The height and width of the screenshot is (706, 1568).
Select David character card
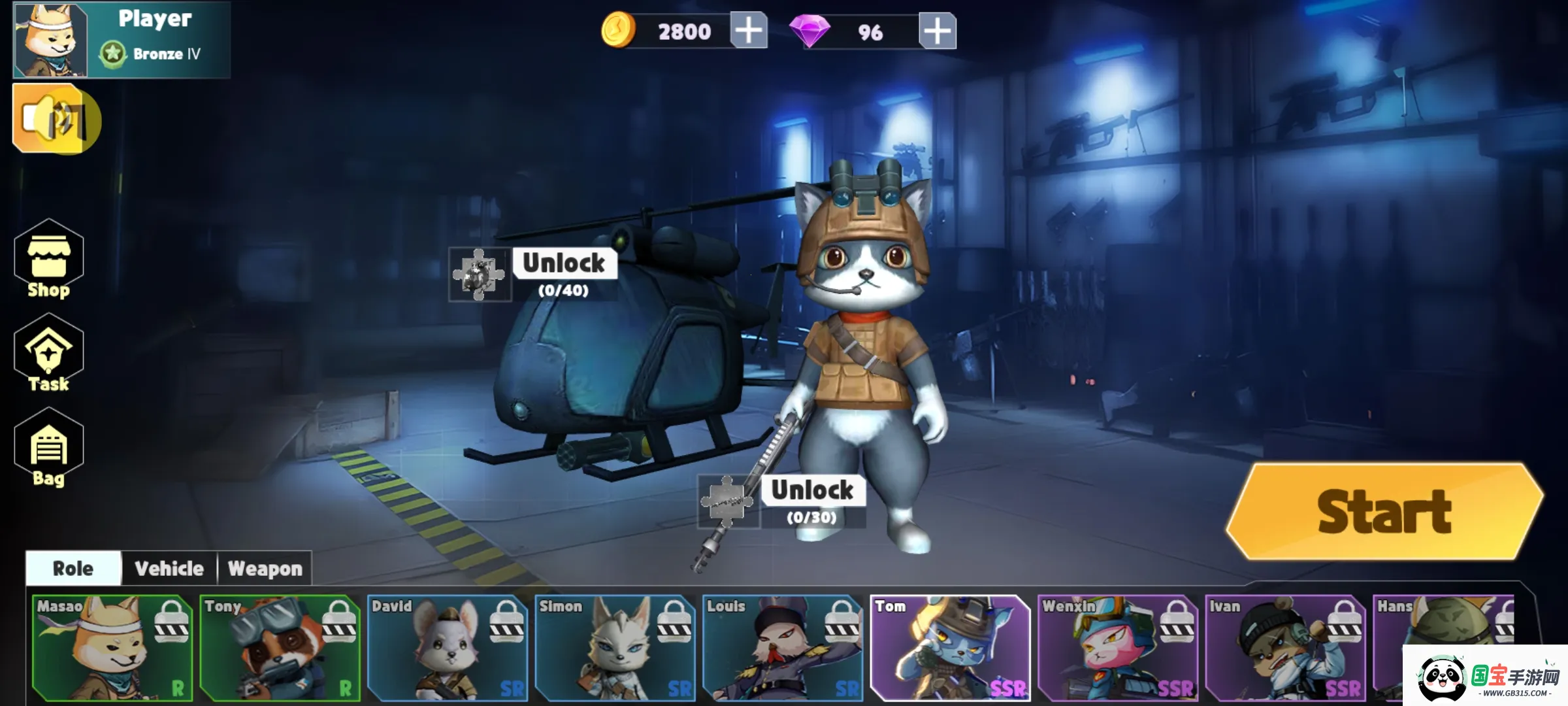click(x=448, y=647)
